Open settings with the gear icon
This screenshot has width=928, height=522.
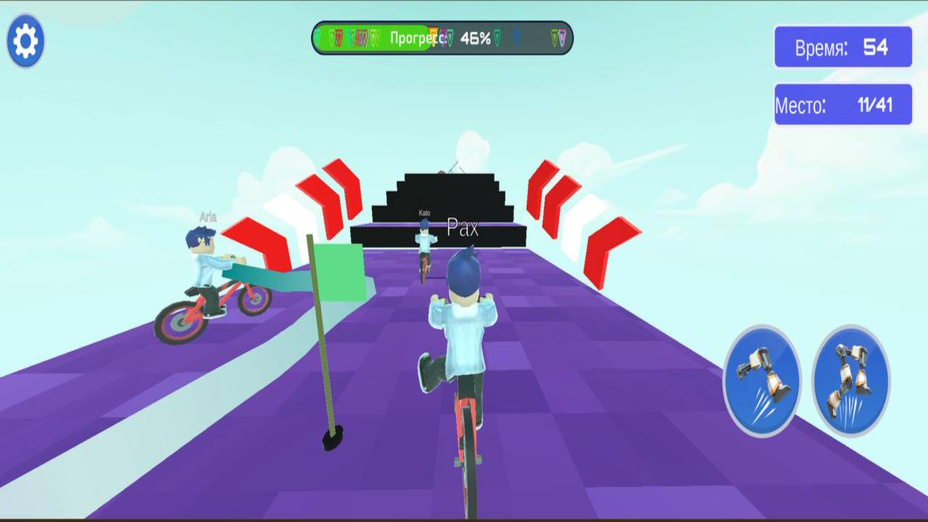click(25, 41)
